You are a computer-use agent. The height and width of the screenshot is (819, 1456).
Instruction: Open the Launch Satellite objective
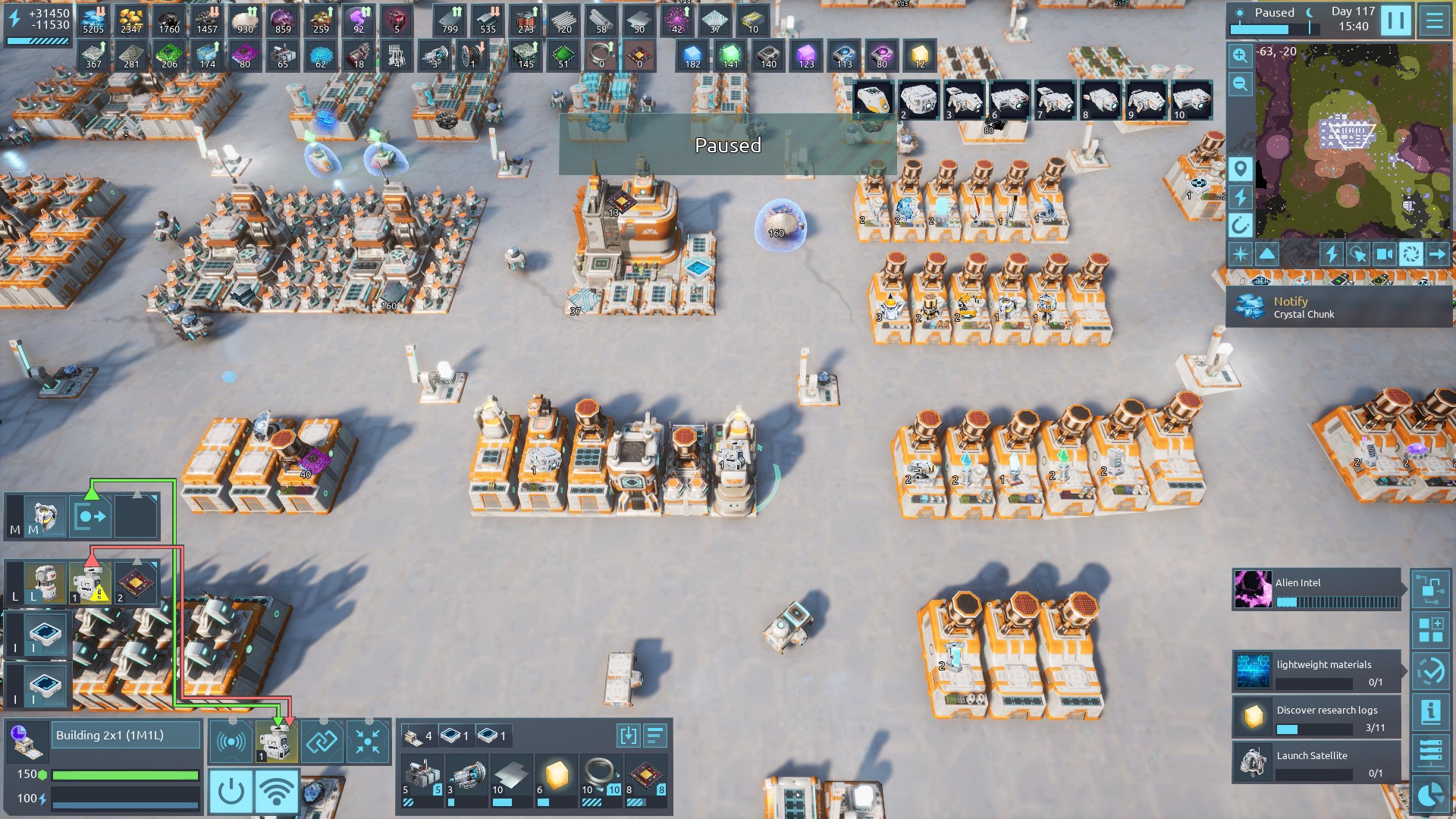pos(1316,762)
